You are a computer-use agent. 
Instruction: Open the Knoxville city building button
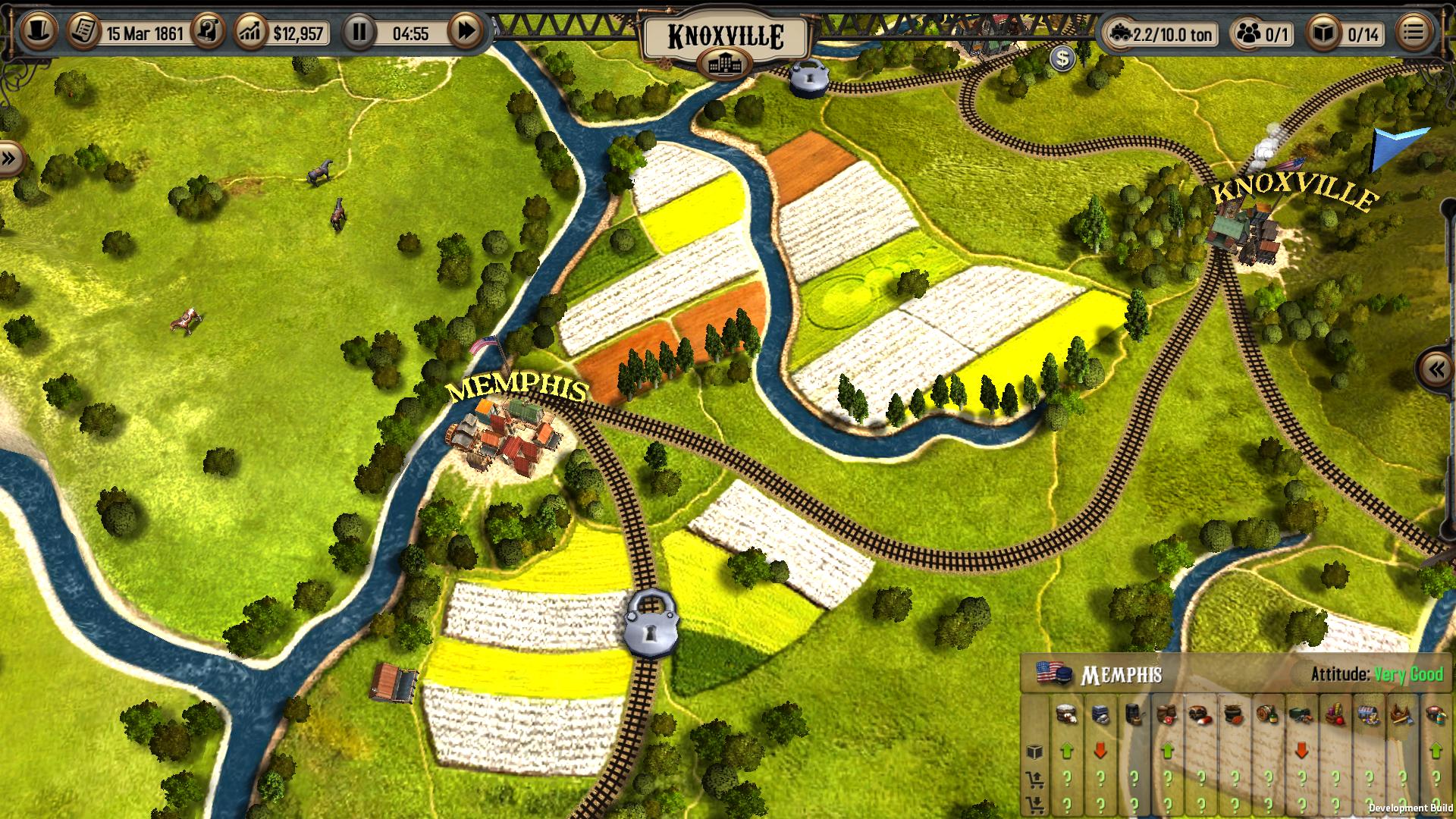pos(725,64)
